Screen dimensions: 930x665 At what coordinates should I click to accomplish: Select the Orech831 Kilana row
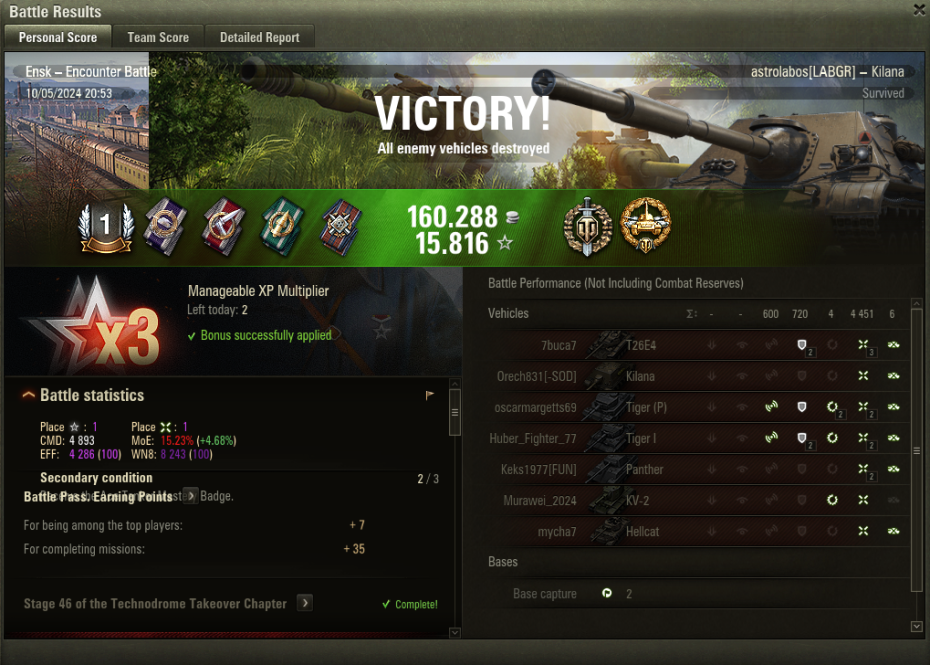700,376
